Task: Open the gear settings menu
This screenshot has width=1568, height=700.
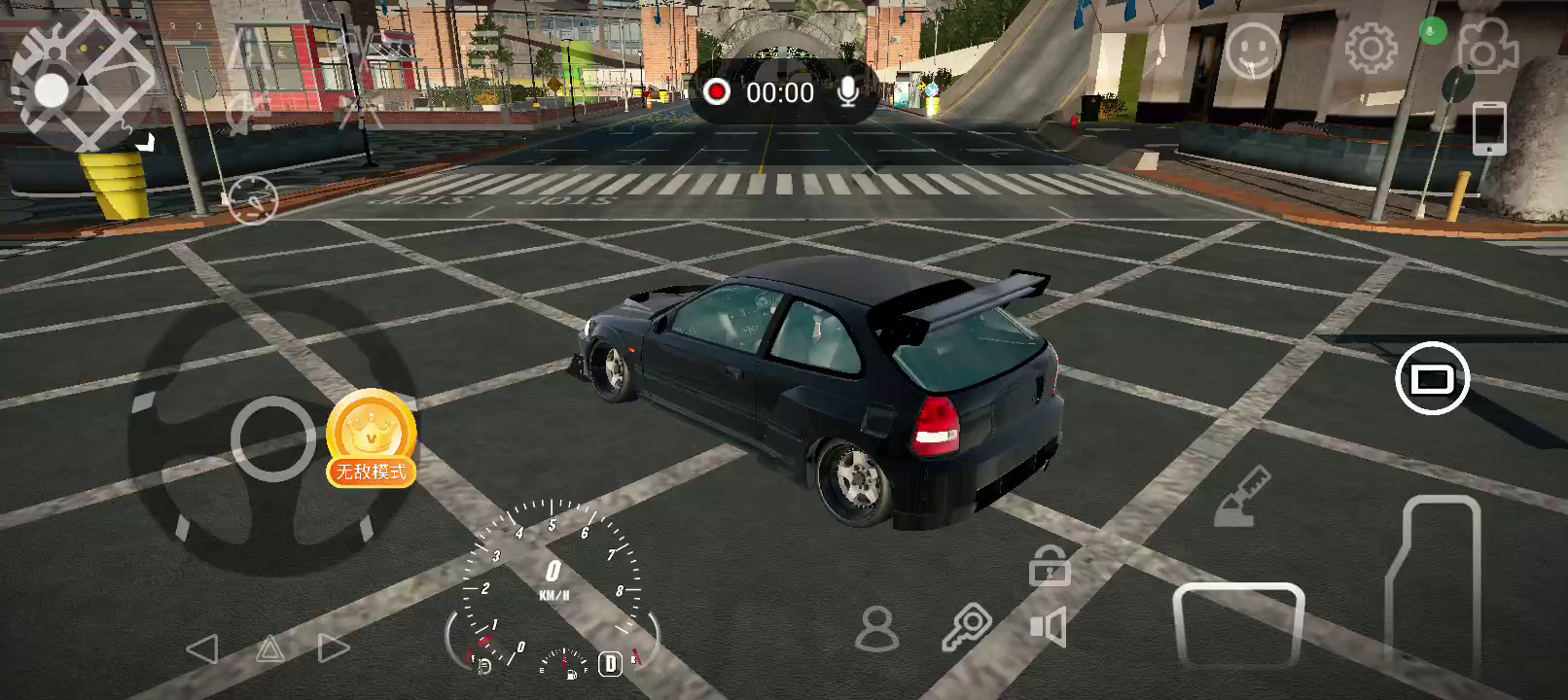Action: pos(1371,48)
